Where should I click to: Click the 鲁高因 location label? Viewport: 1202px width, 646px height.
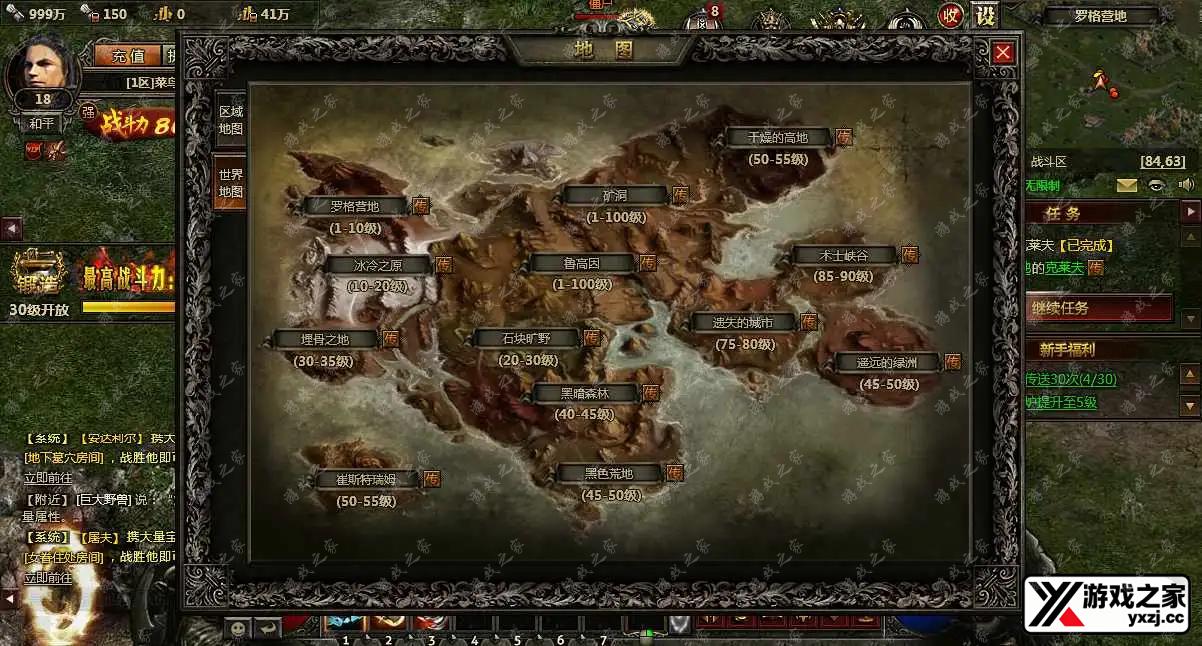coord(581,263)
